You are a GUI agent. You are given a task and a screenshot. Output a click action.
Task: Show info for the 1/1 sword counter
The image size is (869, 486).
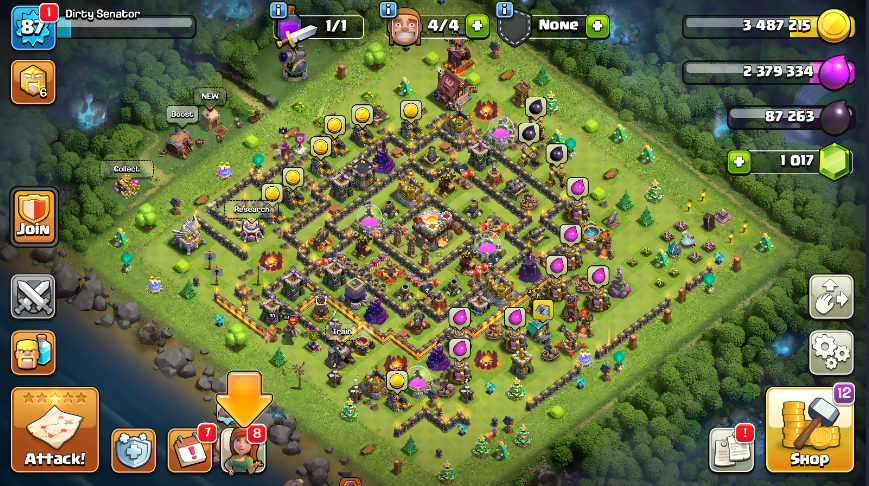click(x=279, y=9)
